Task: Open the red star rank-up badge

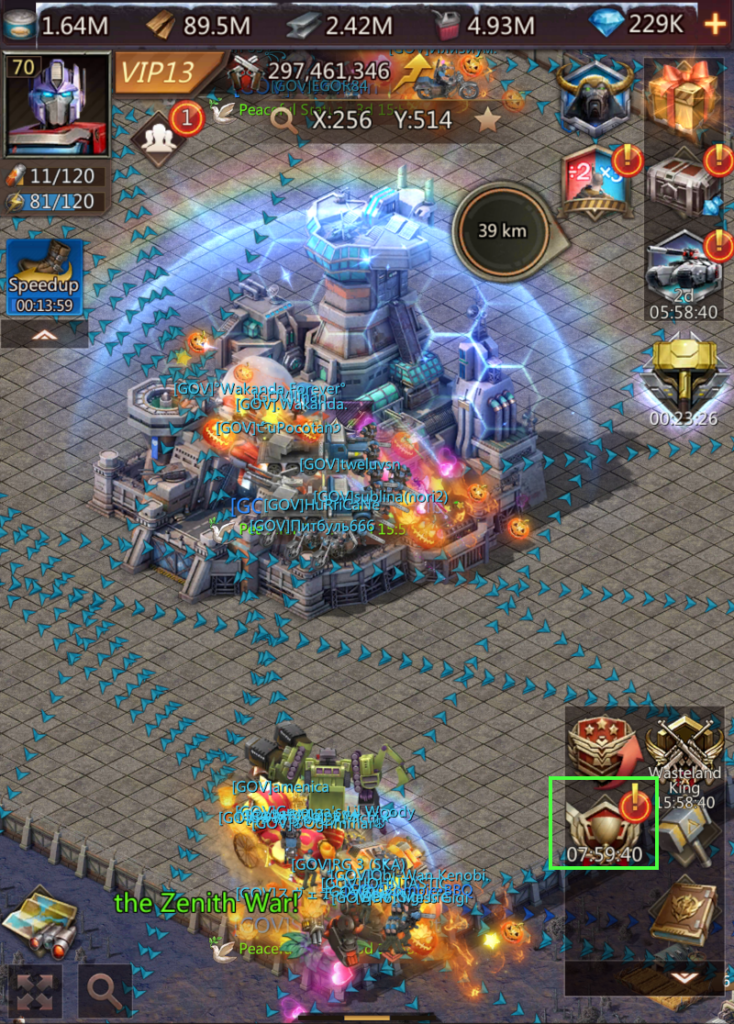Action: click(x=601, y=747)
